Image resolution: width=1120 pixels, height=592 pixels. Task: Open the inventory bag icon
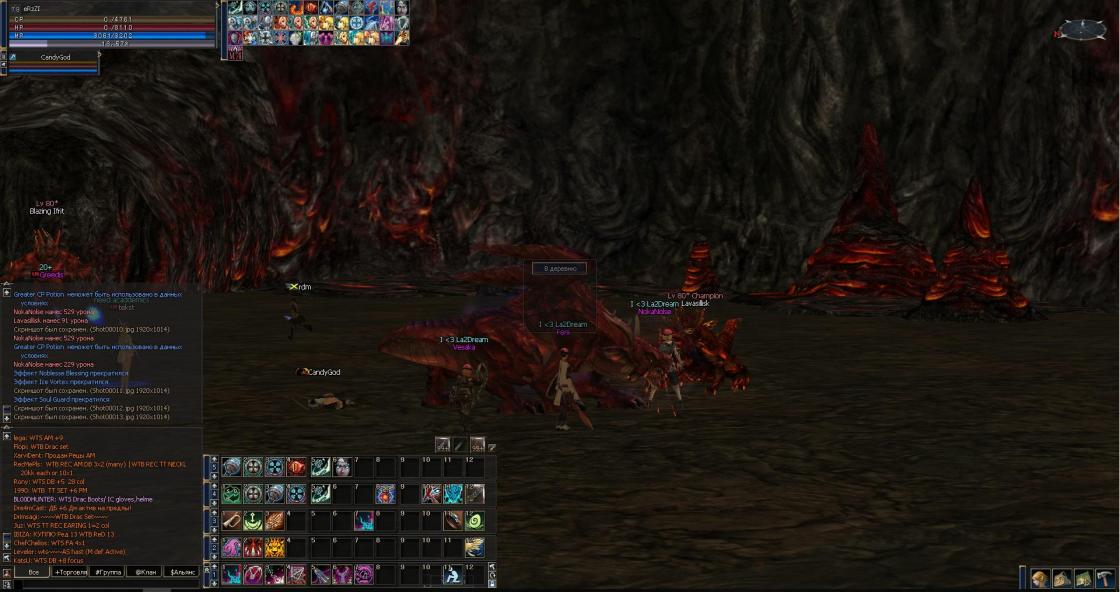coord(1061,579)
